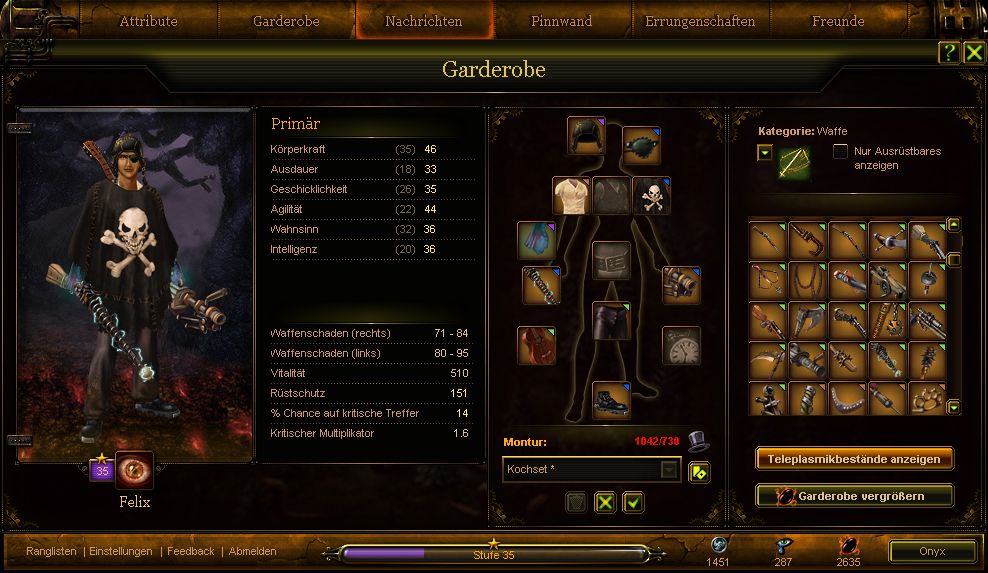Click the Garderobe vergrößern button
This screenshot has height=573, width=988.
coord(854,496)
